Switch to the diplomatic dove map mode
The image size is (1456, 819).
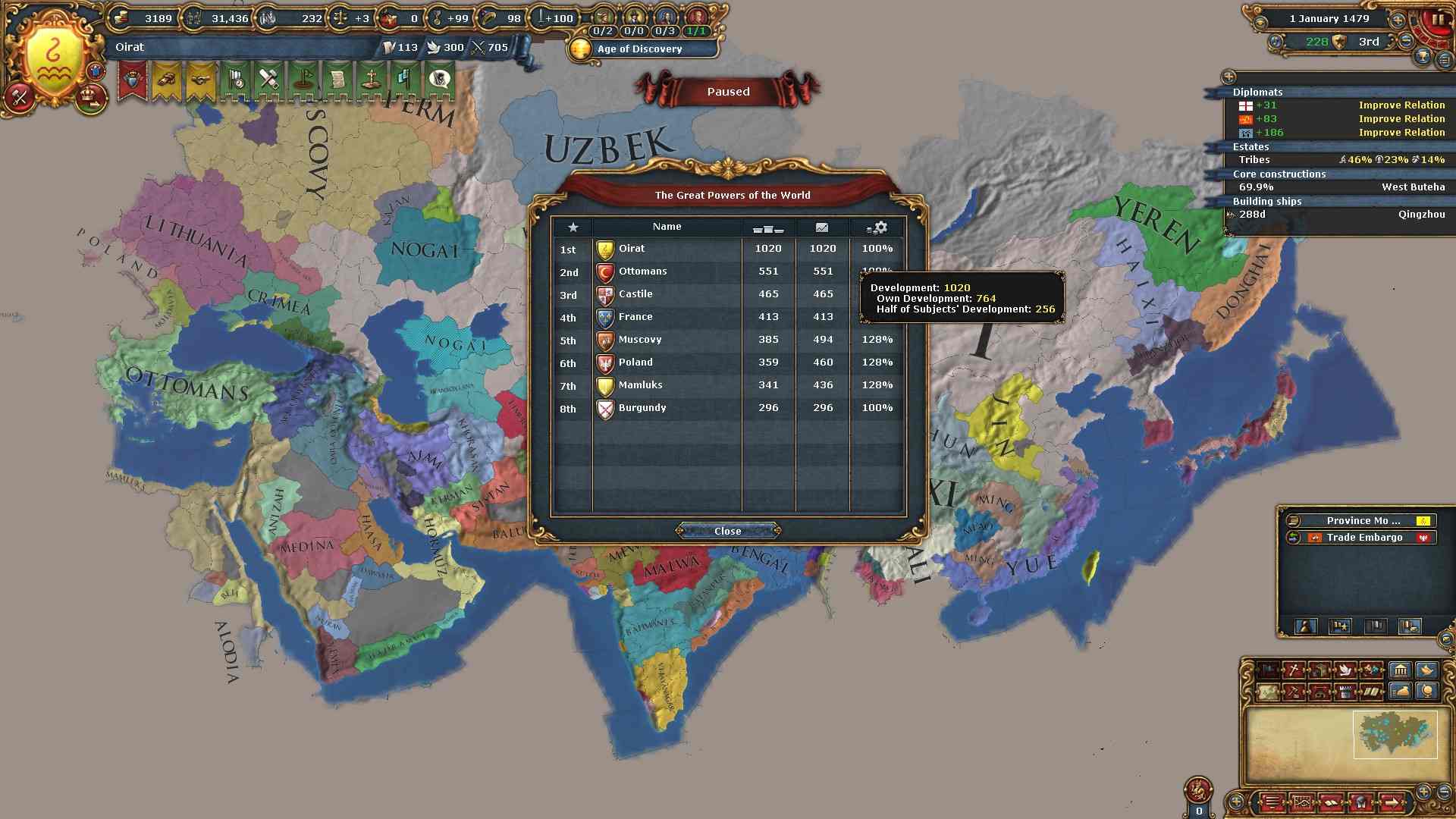[1345, 670]
